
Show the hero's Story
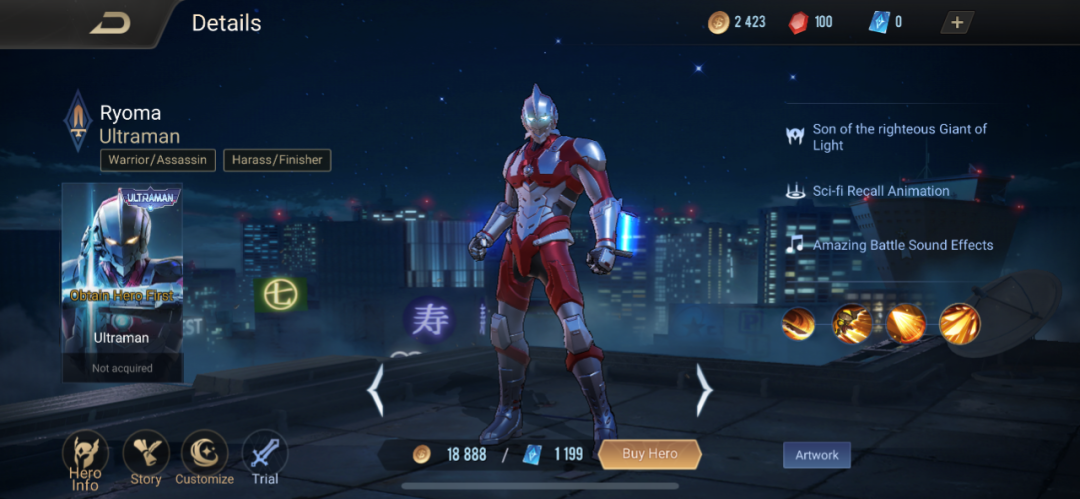146,459
